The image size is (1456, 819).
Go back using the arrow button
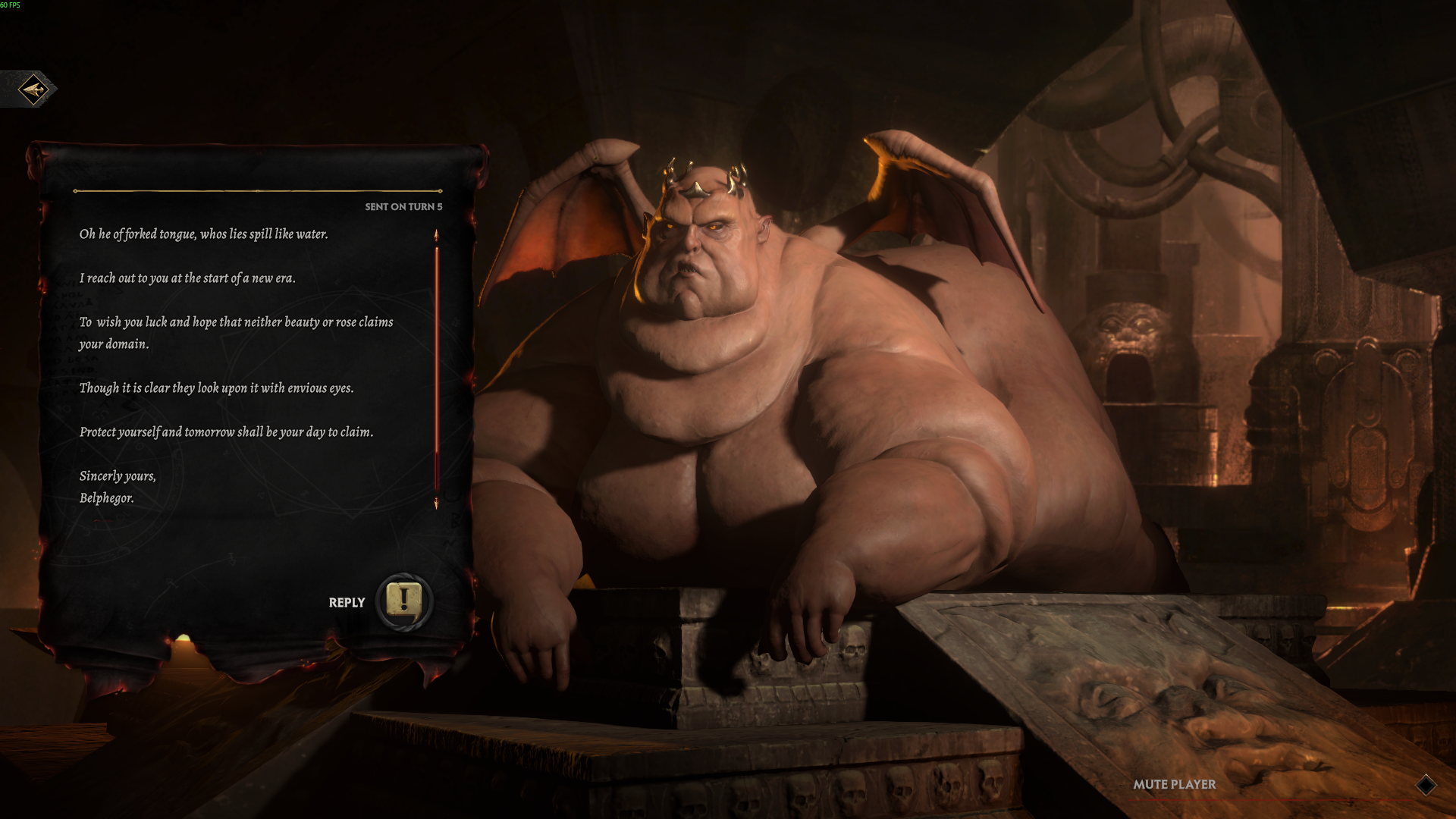[x=33, y=89]
